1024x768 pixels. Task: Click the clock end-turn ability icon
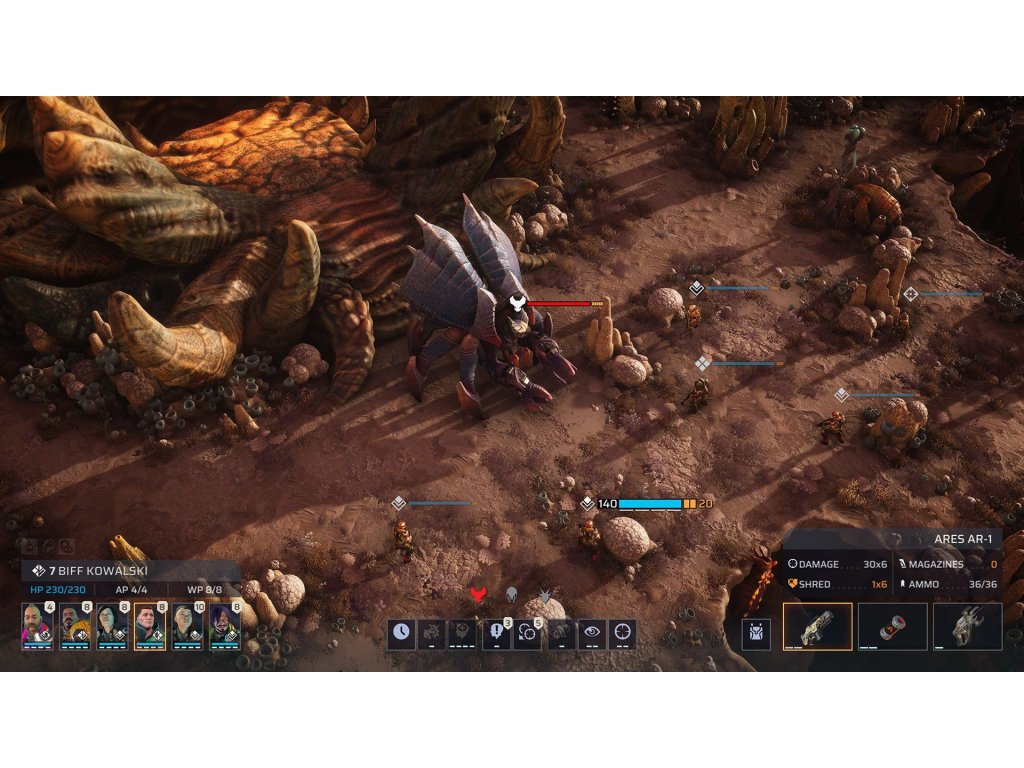401,634
